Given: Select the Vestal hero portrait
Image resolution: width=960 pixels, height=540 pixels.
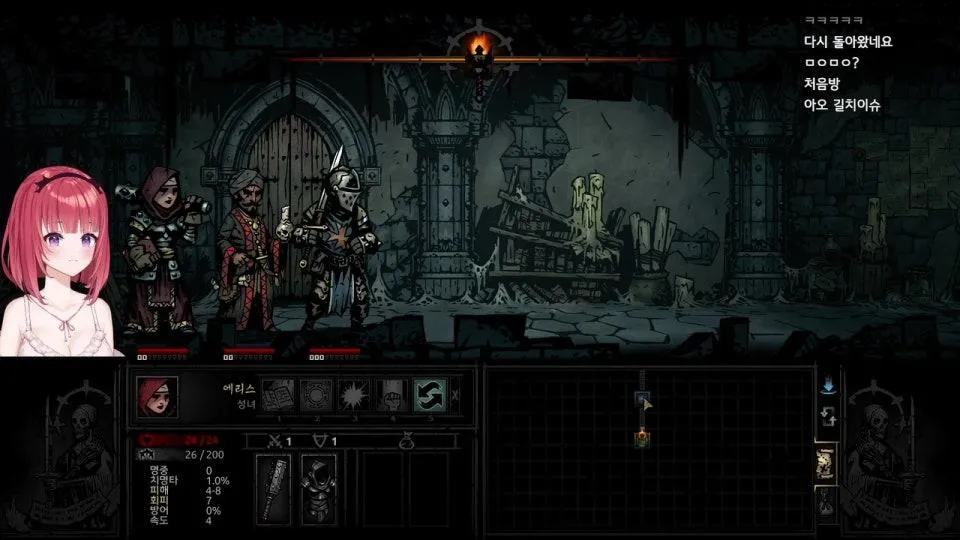Looking at the screenshot, I should [157, 396].
